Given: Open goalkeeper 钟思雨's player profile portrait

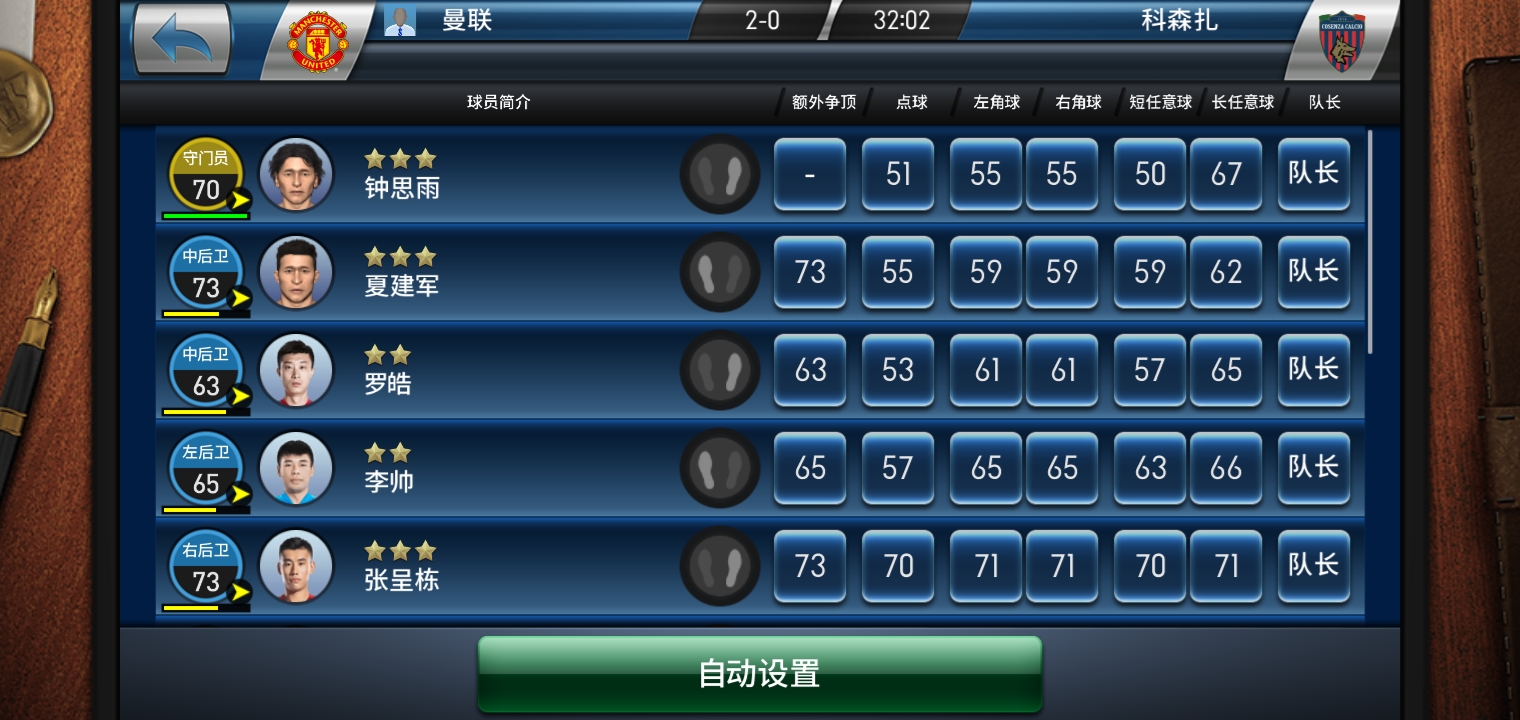Looking at the screenshot, I should (296, 174).
